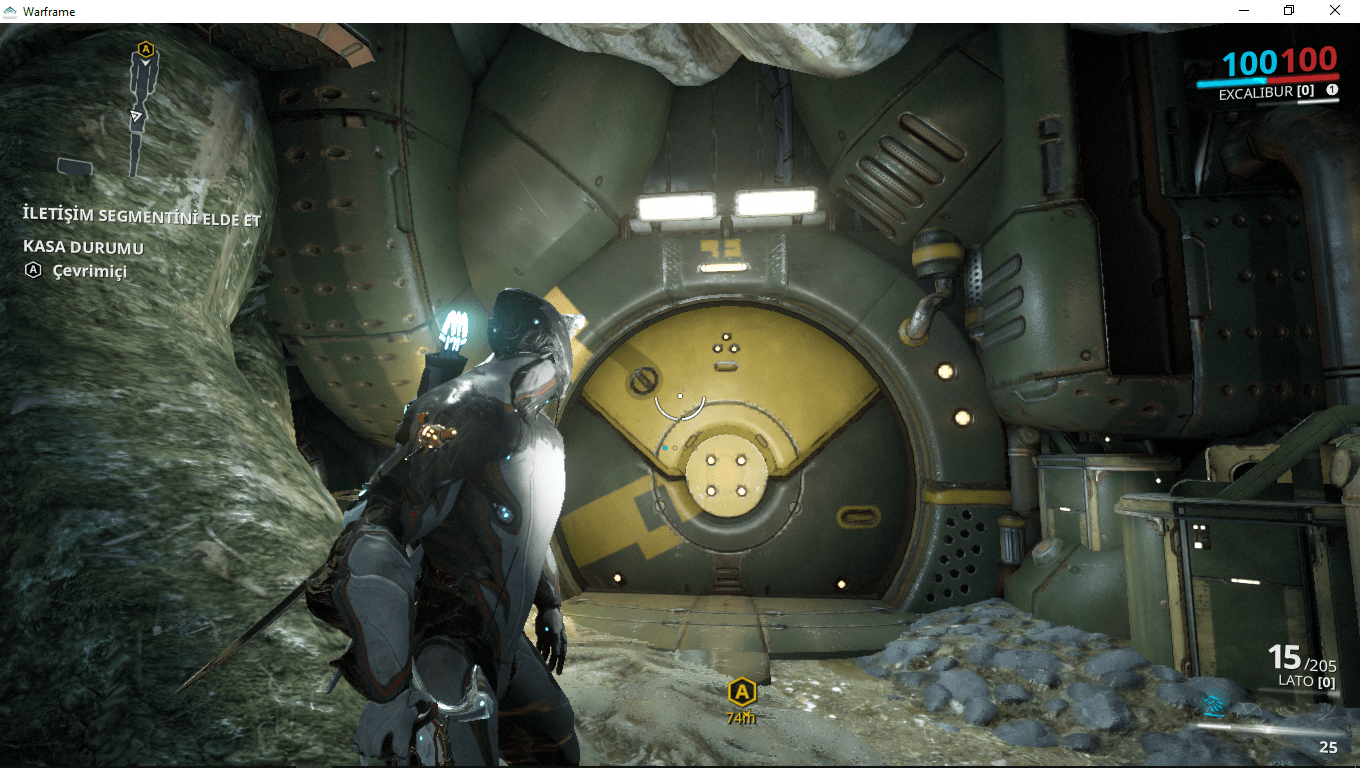Close the Warframe window
The width and height of the screenshot is (1360, 768).
1335,11
